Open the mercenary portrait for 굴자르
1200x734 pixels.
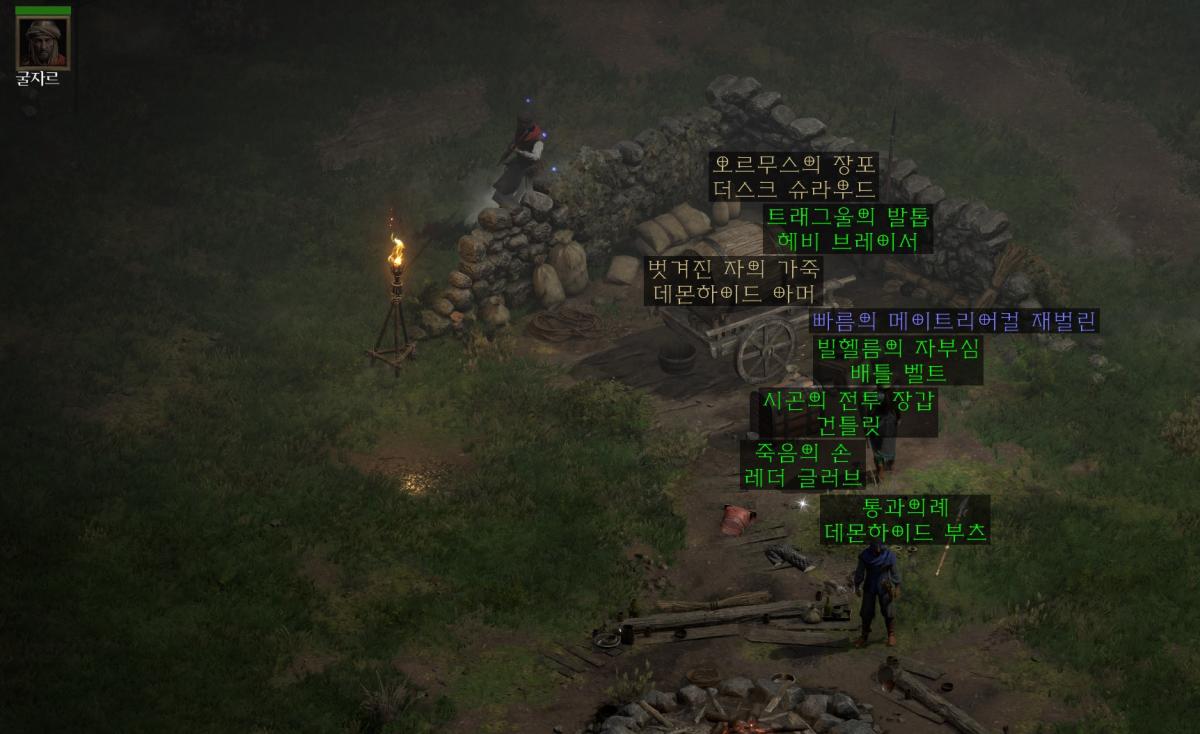click(x=43, y=42)
